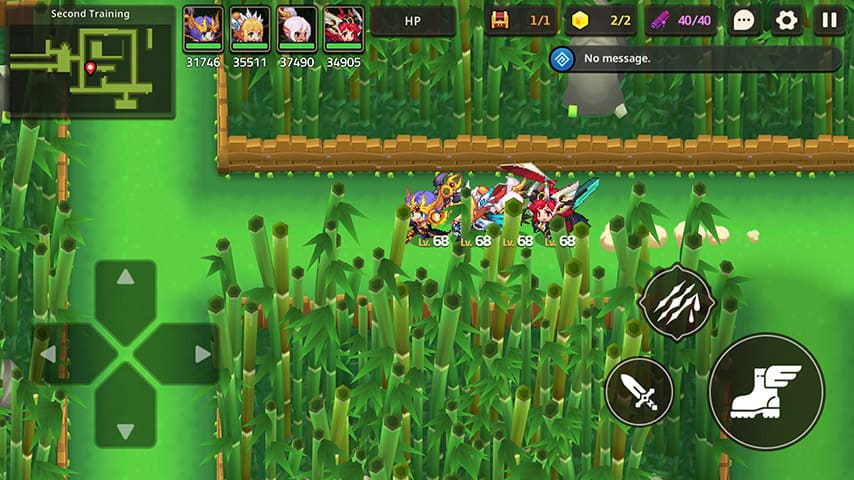Pause the game
The width and height of the screenshot is (854, 480).
829,21
